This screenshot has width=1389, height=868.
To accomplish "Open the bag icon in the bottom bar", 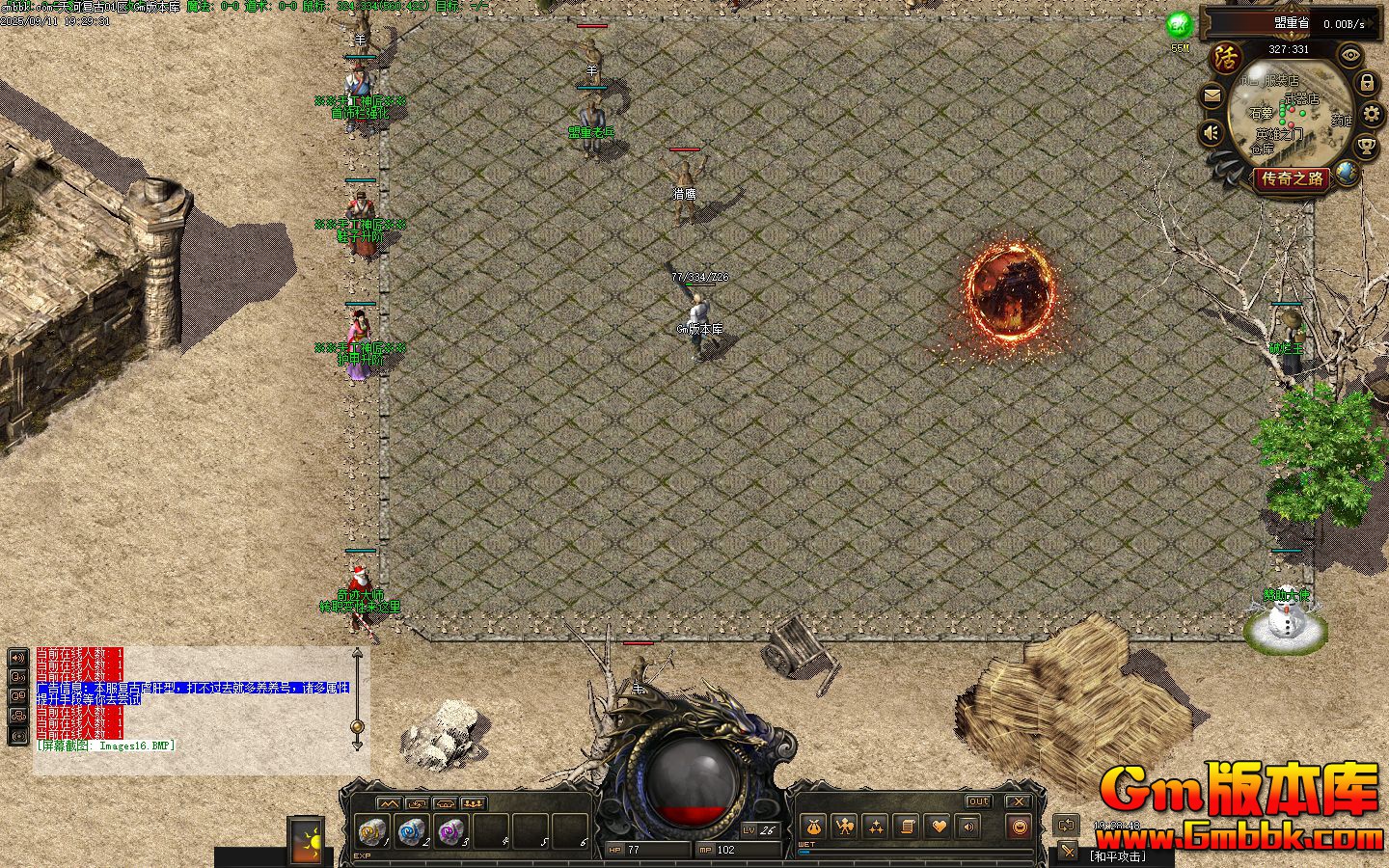I will tap(812, 827).
